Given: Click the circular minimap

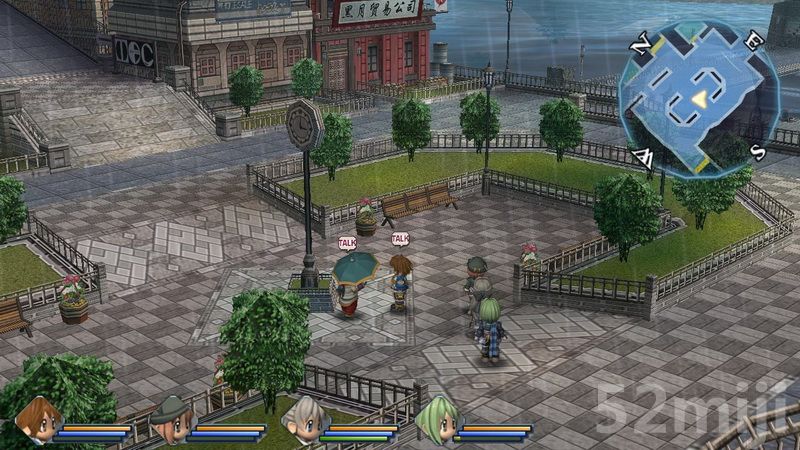Looking at the screenshot, I should tap(698, 96).
